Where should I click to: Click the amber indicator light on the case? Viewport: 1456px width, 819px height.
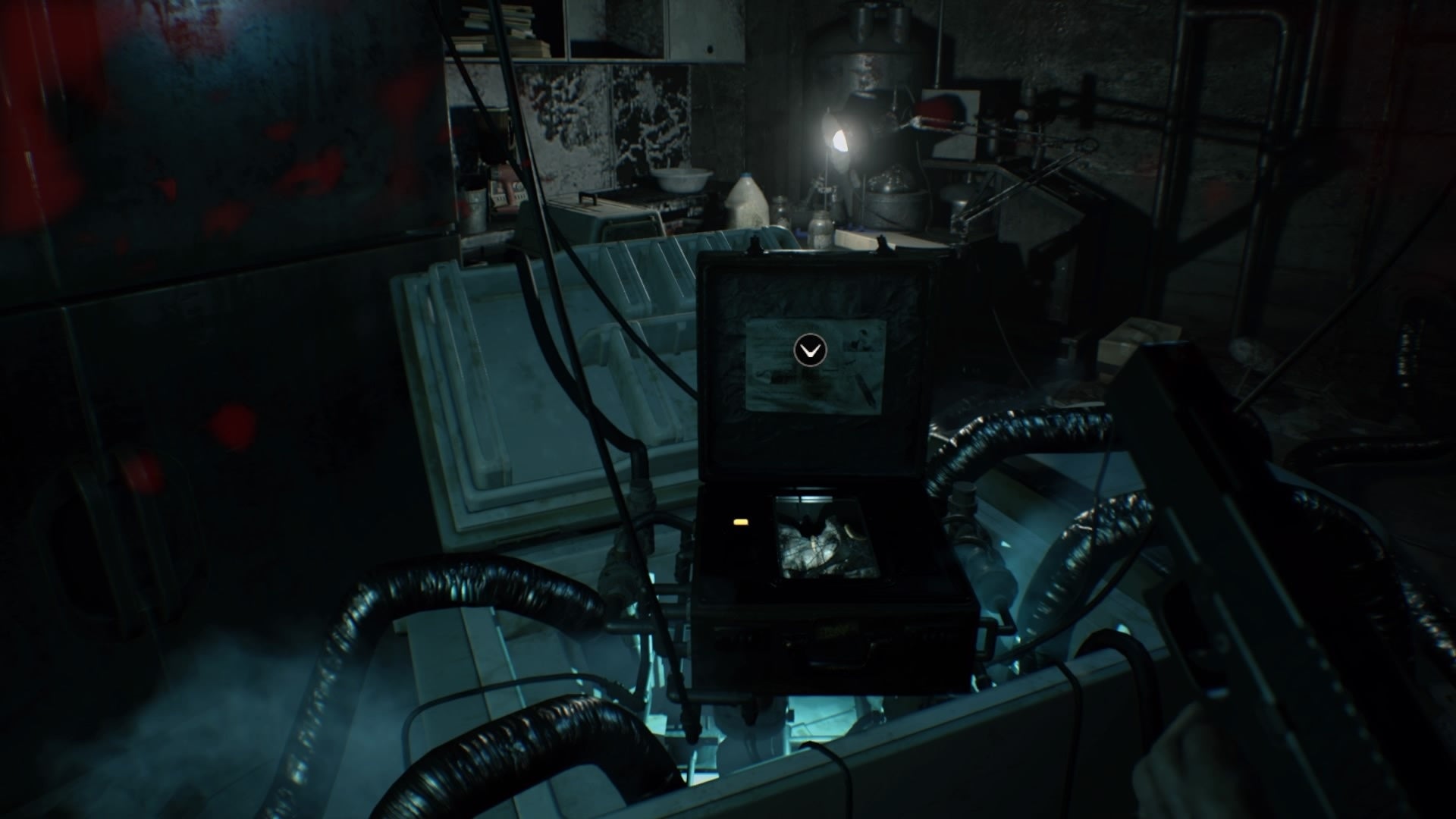pos(741,521)
